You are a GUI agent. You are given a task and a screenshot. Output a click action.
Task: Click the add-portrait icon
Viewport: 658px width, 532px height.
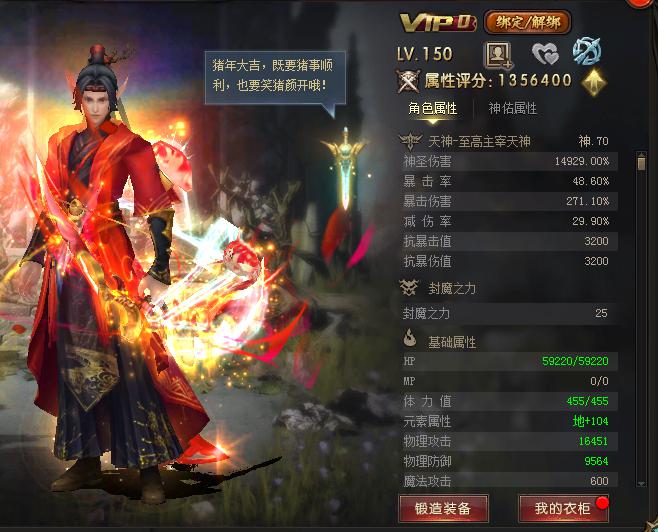497,53
